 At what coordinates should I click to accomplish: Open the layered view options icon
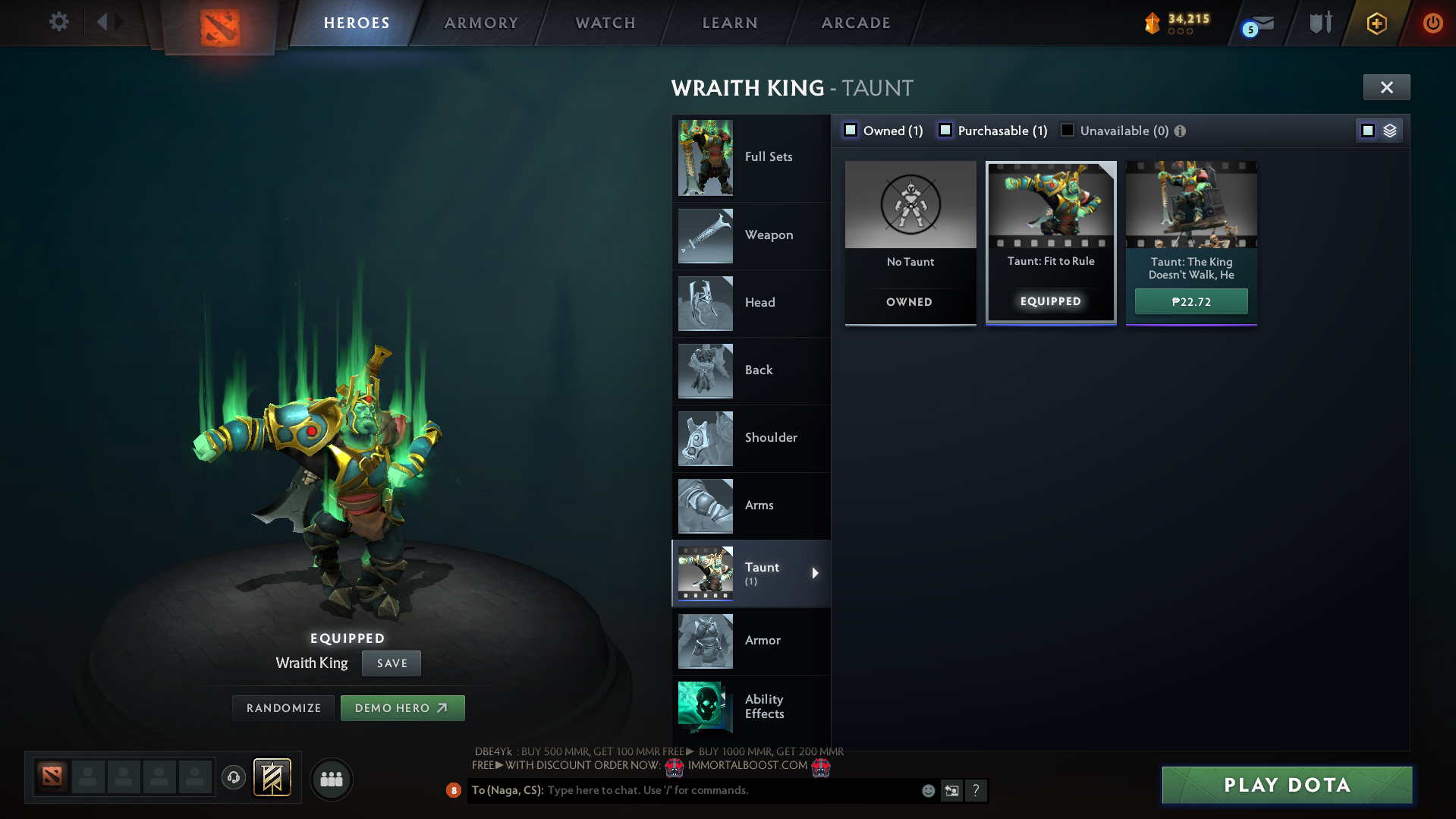pos(1390,130)
